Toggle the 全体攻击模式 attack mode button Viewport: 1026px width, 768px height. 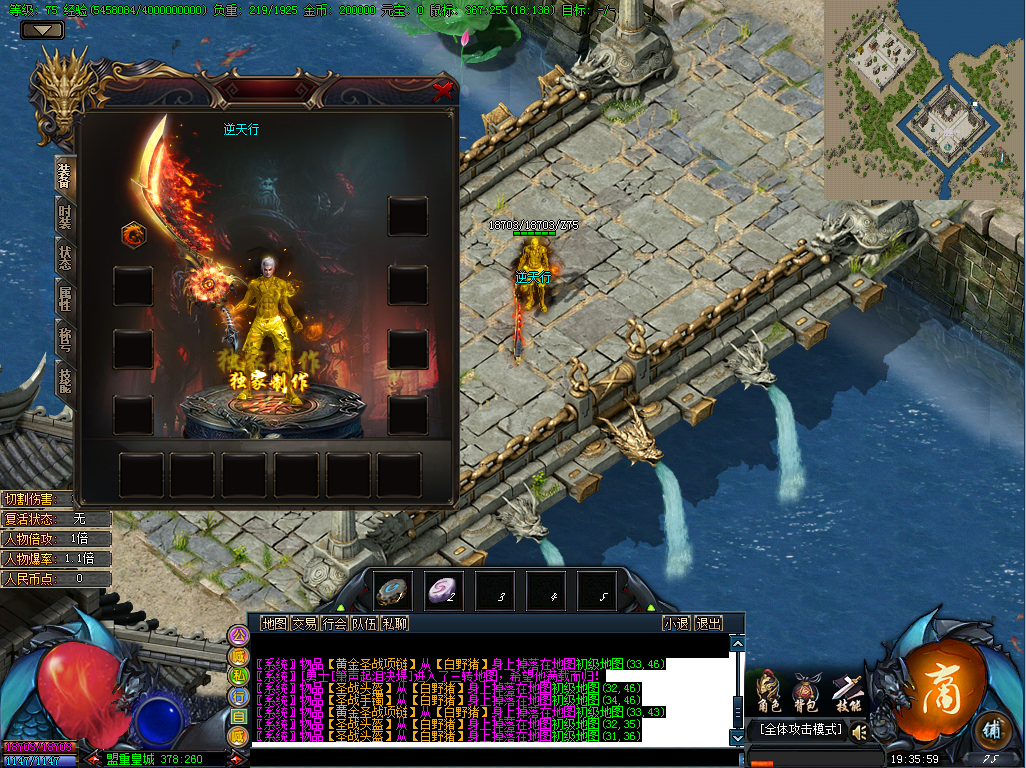[x=801, y=730]
